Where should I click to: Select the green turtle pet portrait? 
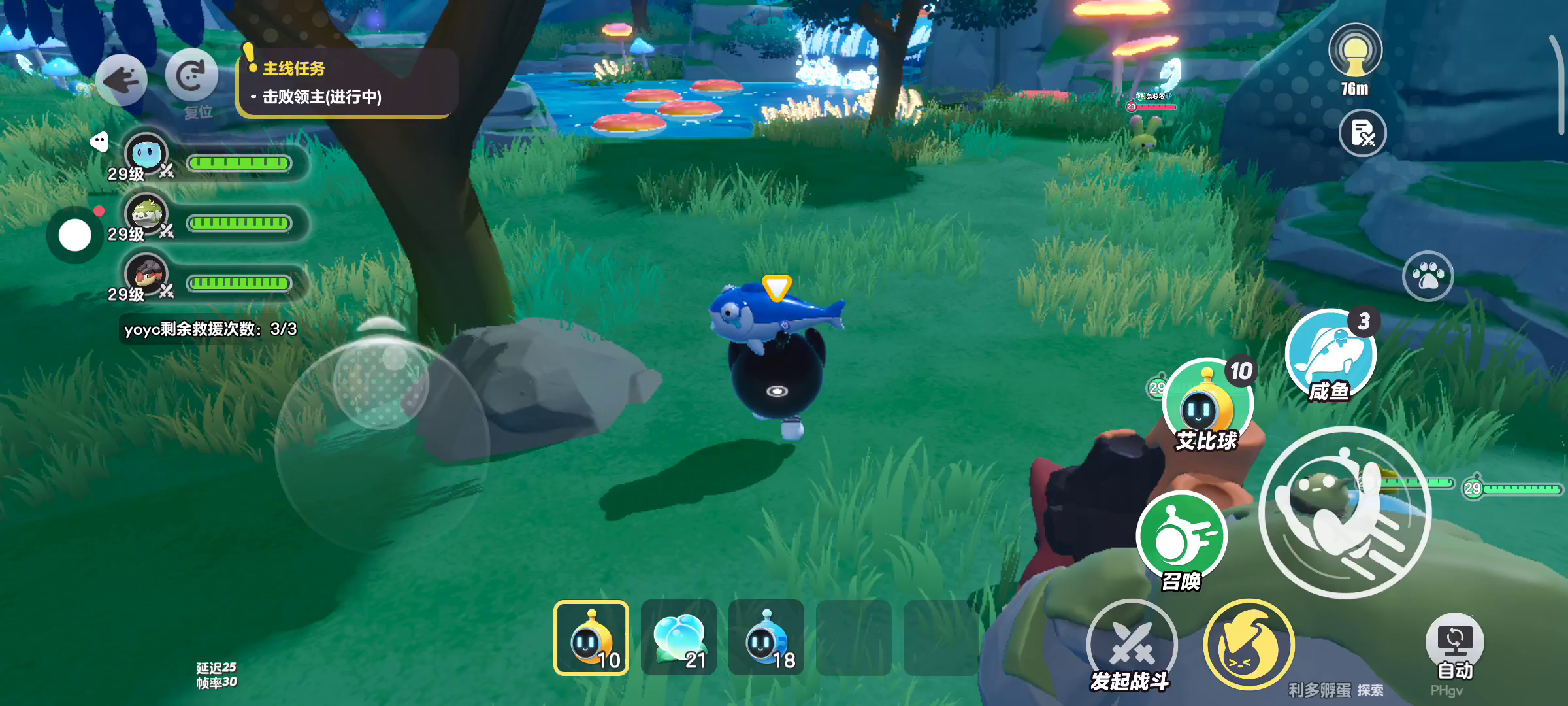pyautogui.click(x=146, y=214)
